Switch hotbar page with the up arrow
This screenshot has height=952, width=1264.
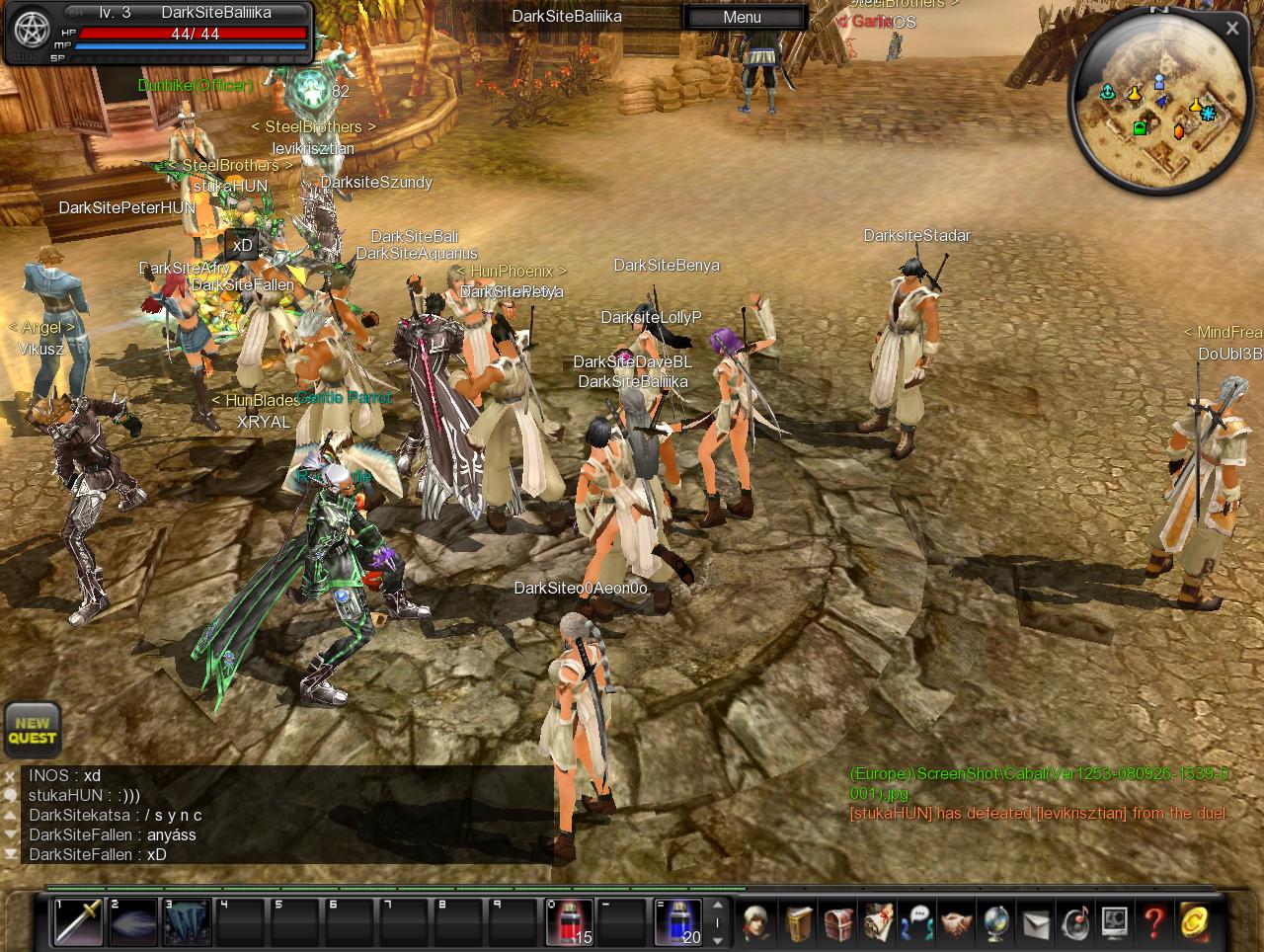pos(718,906)
